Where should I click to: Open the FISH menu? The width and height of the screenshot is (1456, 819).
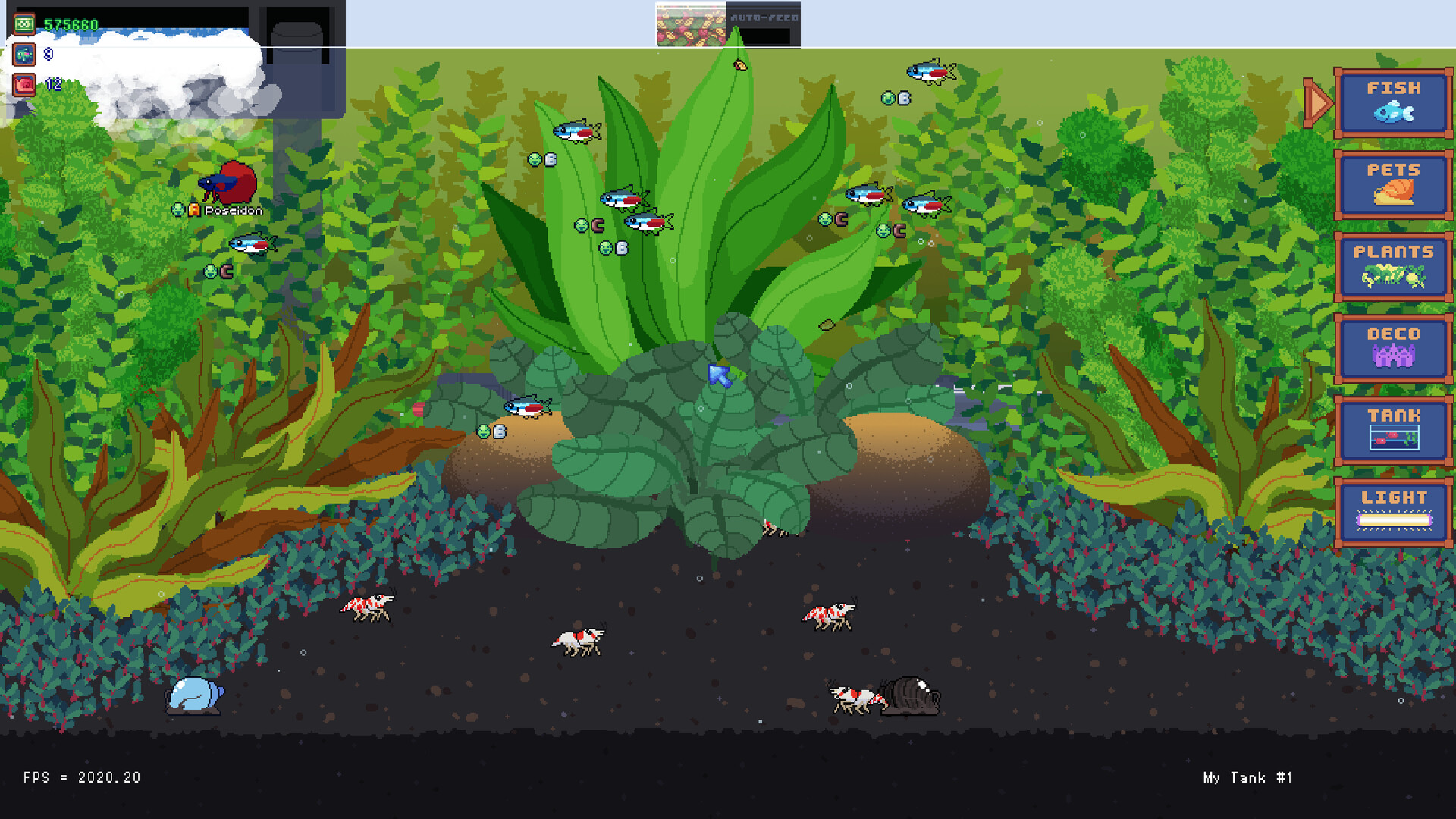click(1394, 103)
